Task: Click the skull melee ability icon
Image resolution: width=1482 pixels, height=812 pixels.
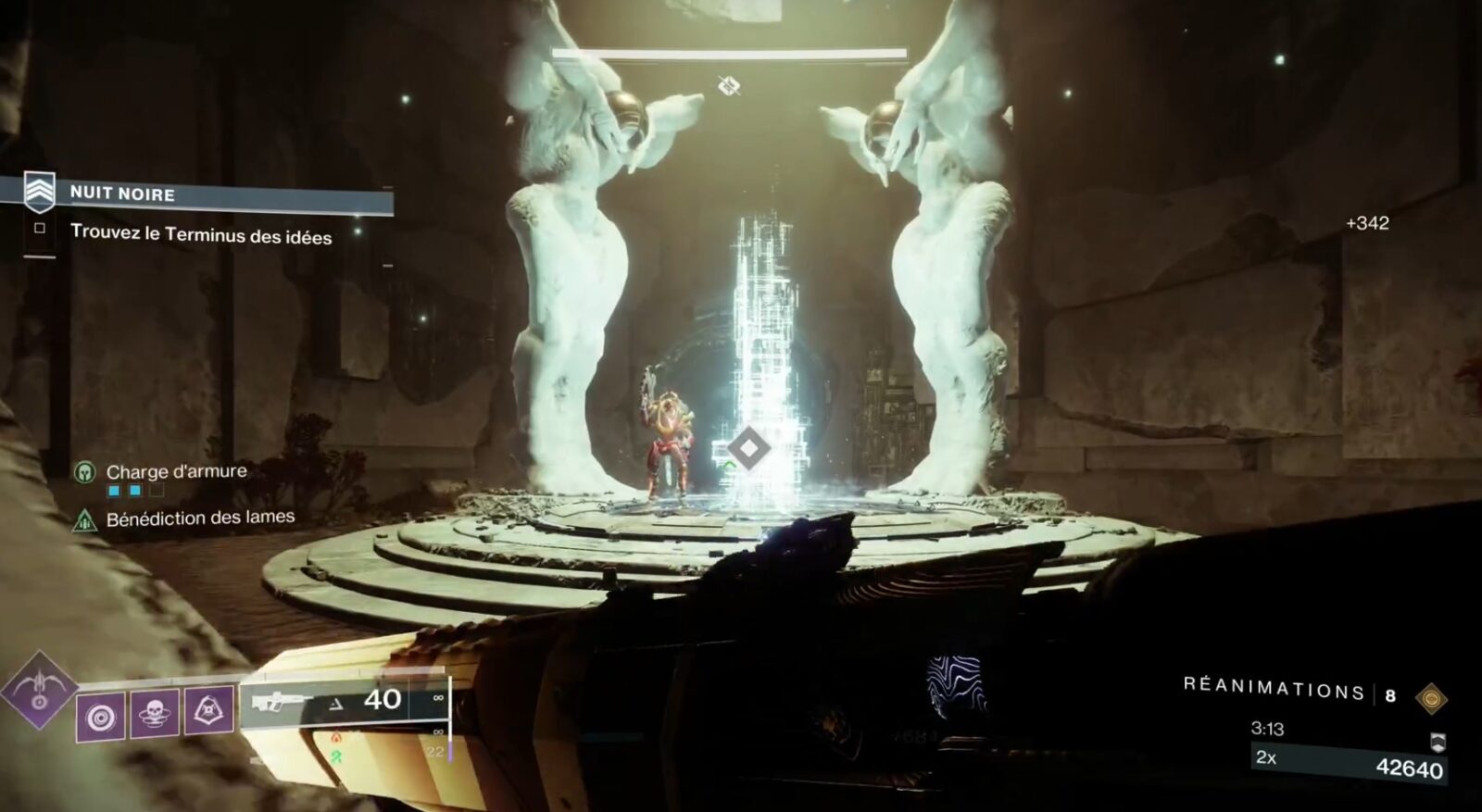Action: pyautogui.click(x=154, y=714)
